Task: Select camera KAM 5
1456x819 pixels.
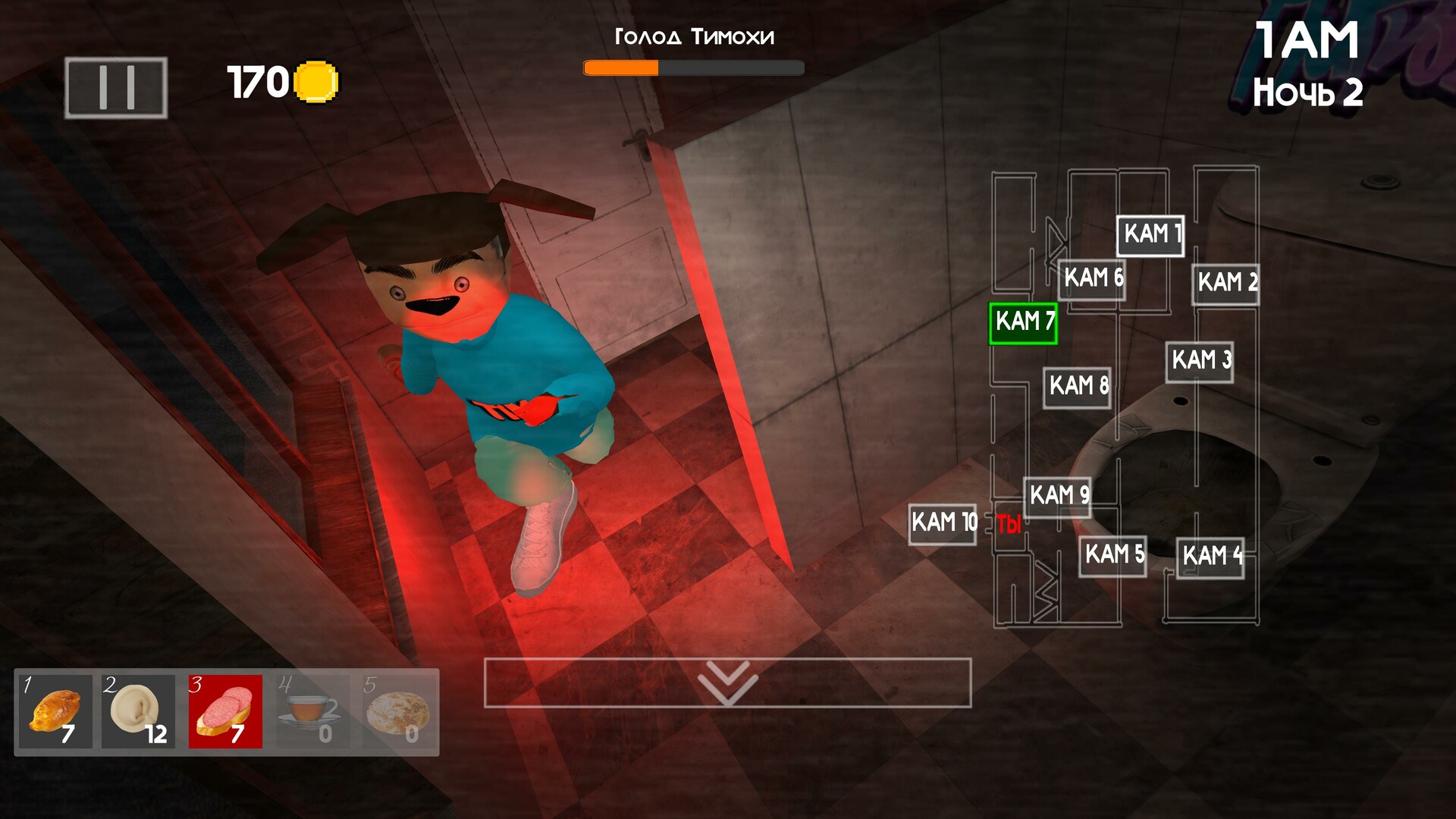Action: click(1112, 555)
